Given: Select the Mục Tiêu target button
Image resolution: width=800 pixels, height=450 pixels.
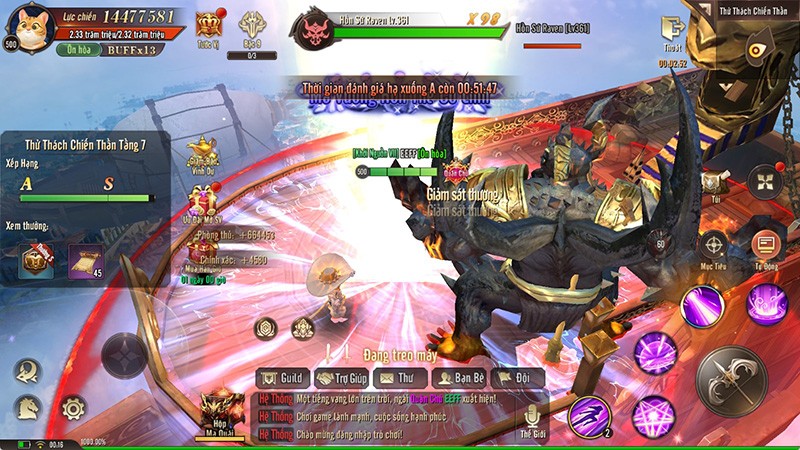Looking at the screenshot, I should [714, 246].
